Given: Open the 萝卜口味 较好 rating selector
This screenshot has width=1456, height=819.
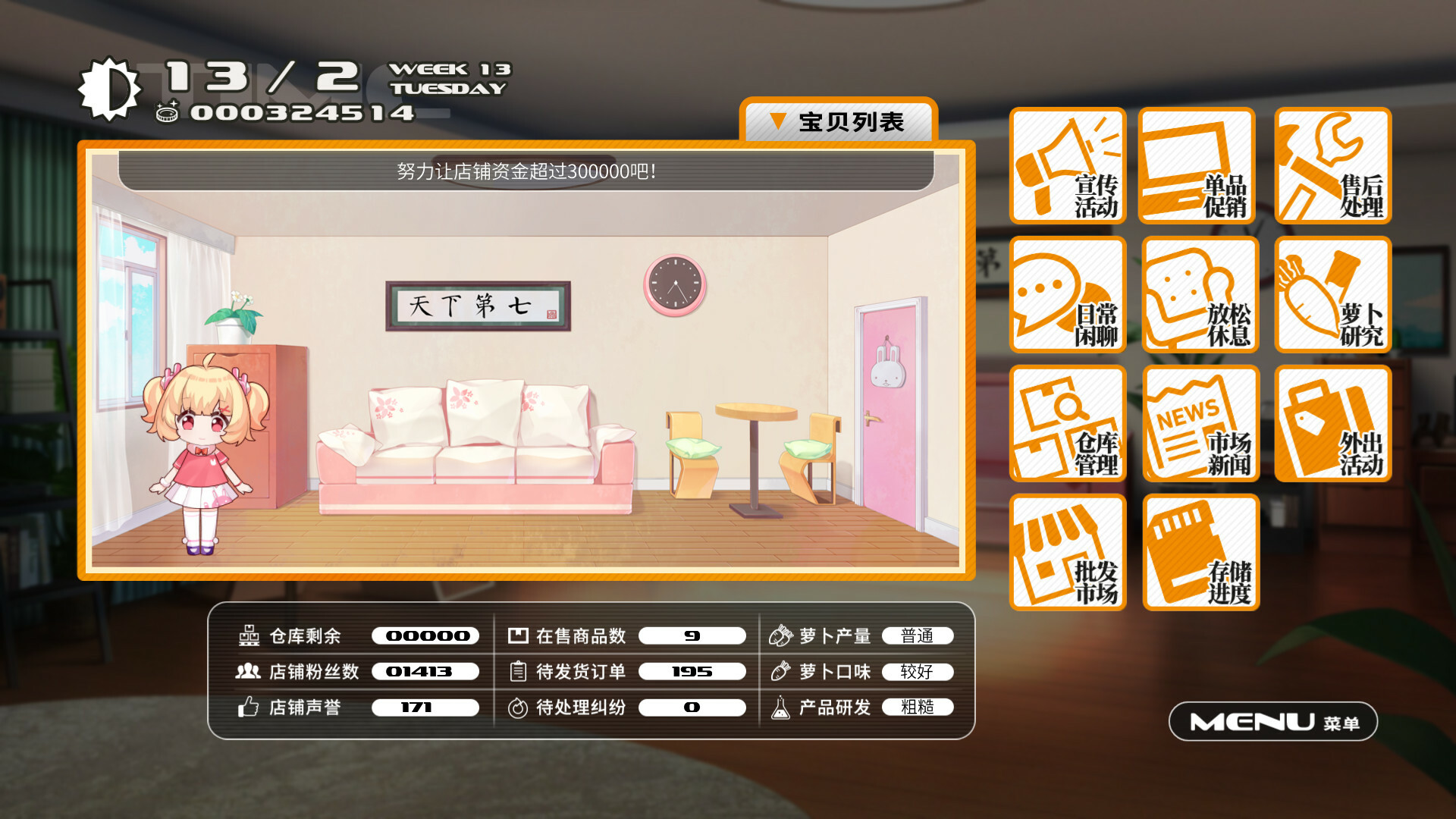Looking at the screenshot, I should tap(918, 671).
